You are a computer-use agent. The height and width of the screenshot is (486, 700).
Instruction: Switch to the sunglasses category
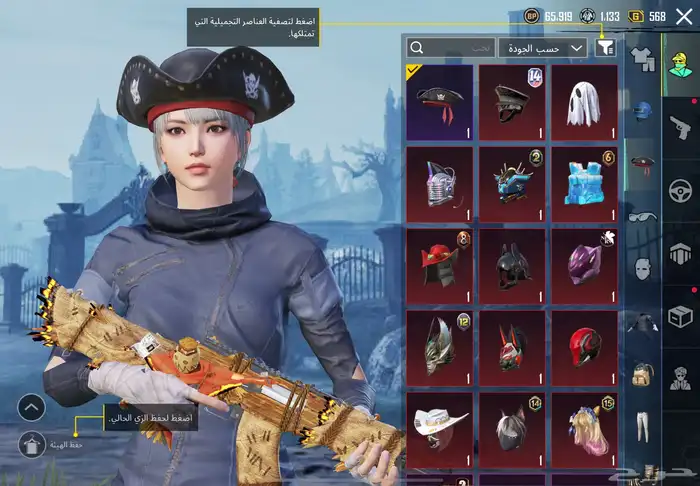pos(641,214)
